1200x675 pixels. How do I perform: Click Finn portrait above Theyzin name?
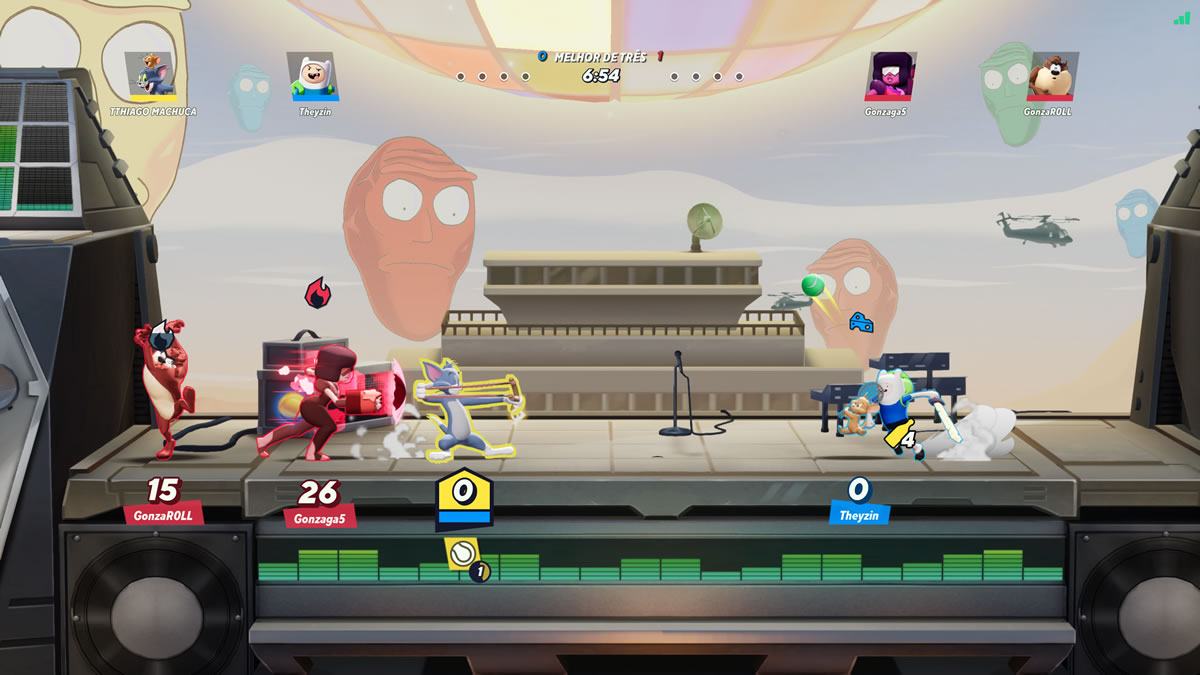[x=312, y=76]
